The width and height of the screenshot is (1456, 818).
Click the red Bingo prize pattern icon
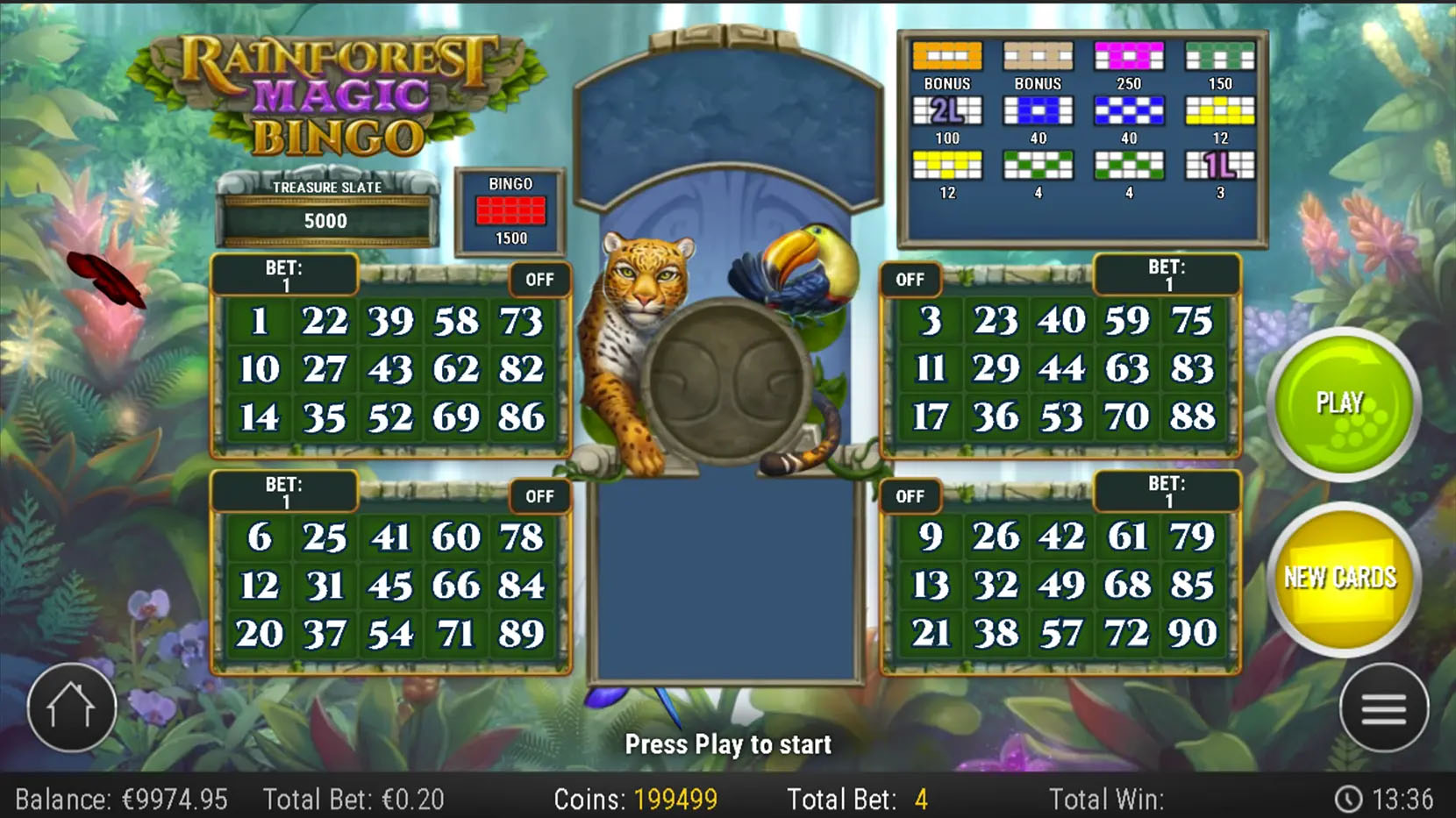point(511,210)
